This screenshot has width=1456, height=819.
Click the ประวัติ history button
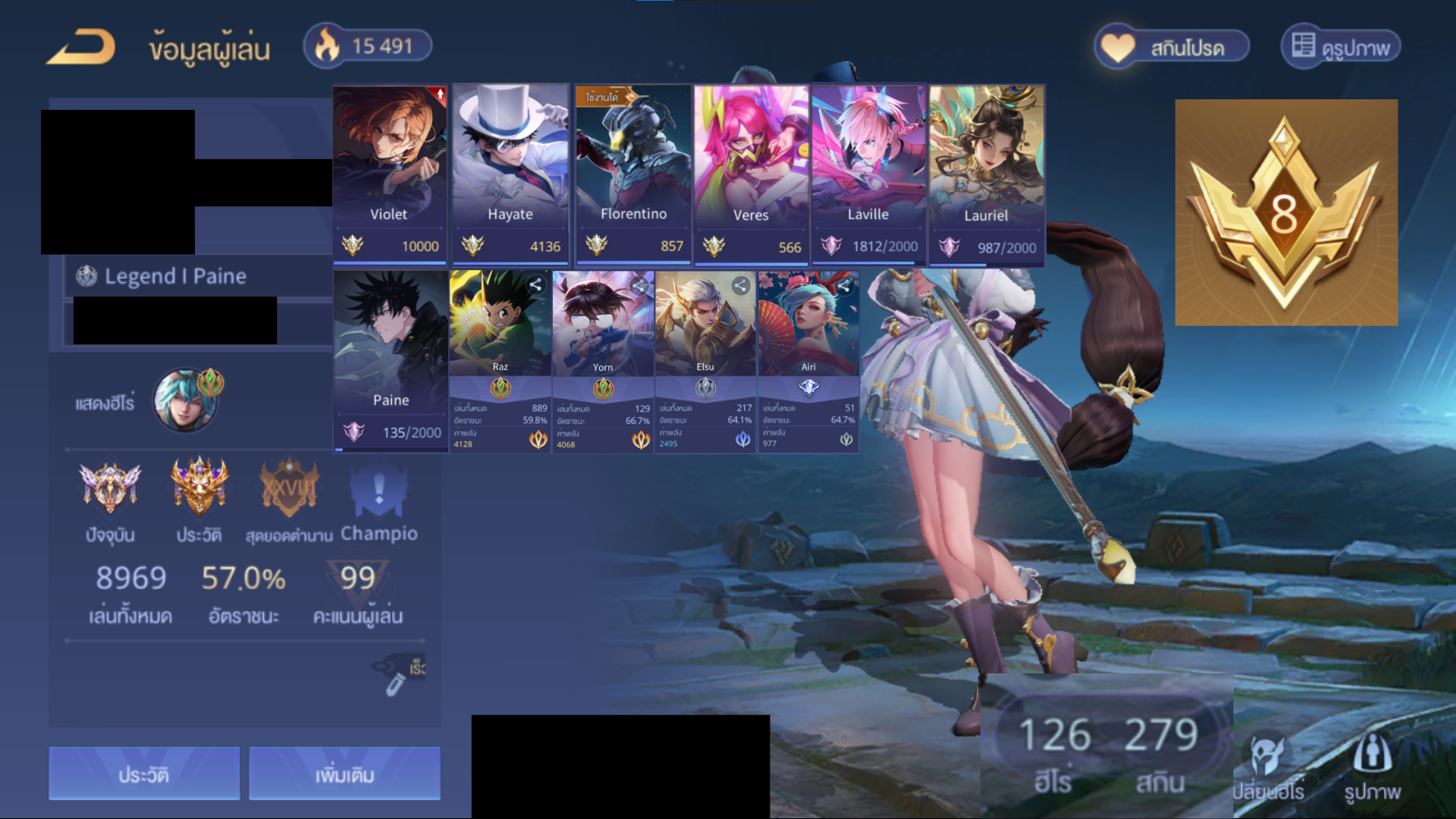pyautogui.click(x=144, y=773)
